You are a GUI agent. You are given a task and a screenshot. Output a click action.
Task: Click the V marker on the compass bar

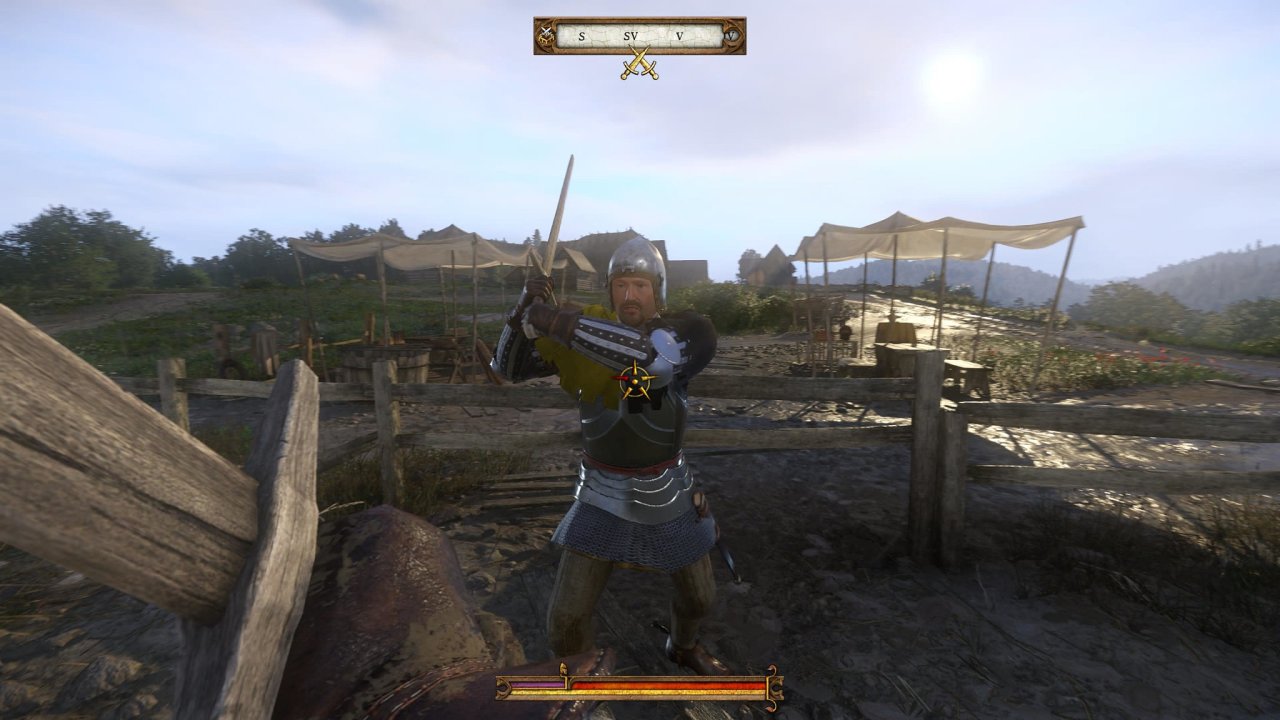680,36
